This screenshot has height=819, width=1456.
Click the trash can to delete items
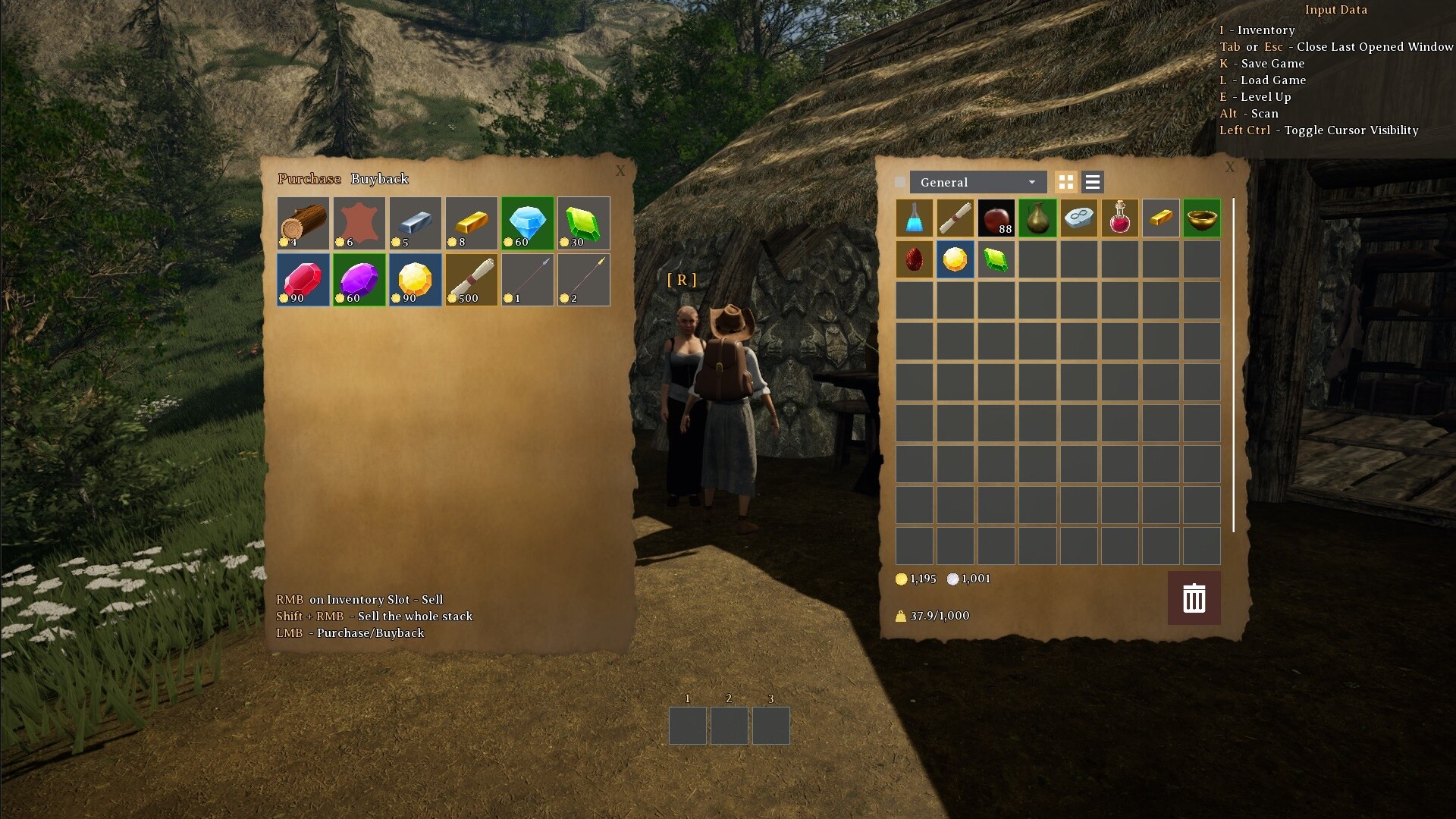coord(1194,598)
